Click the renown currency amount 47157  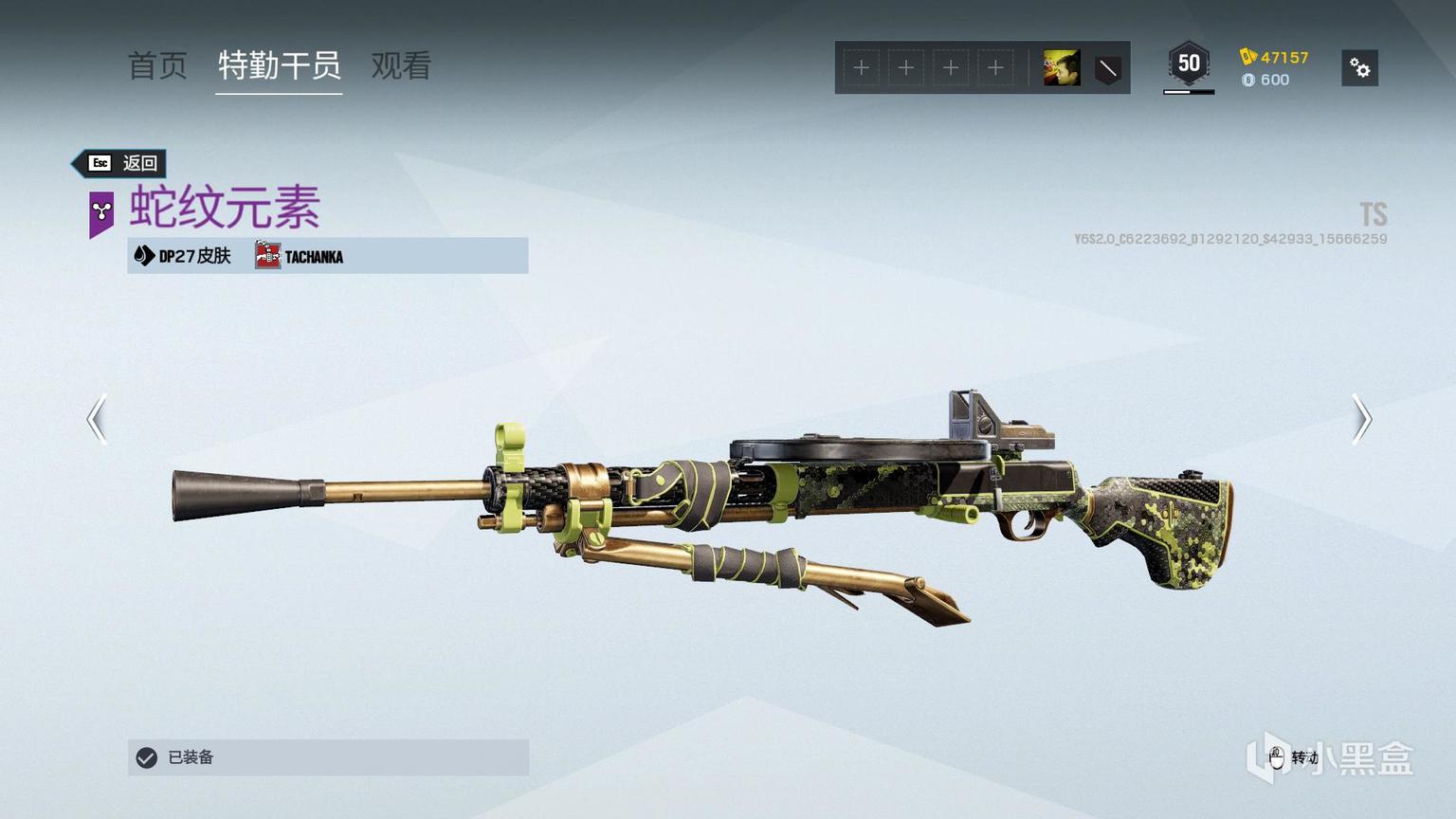(1283, 57)
